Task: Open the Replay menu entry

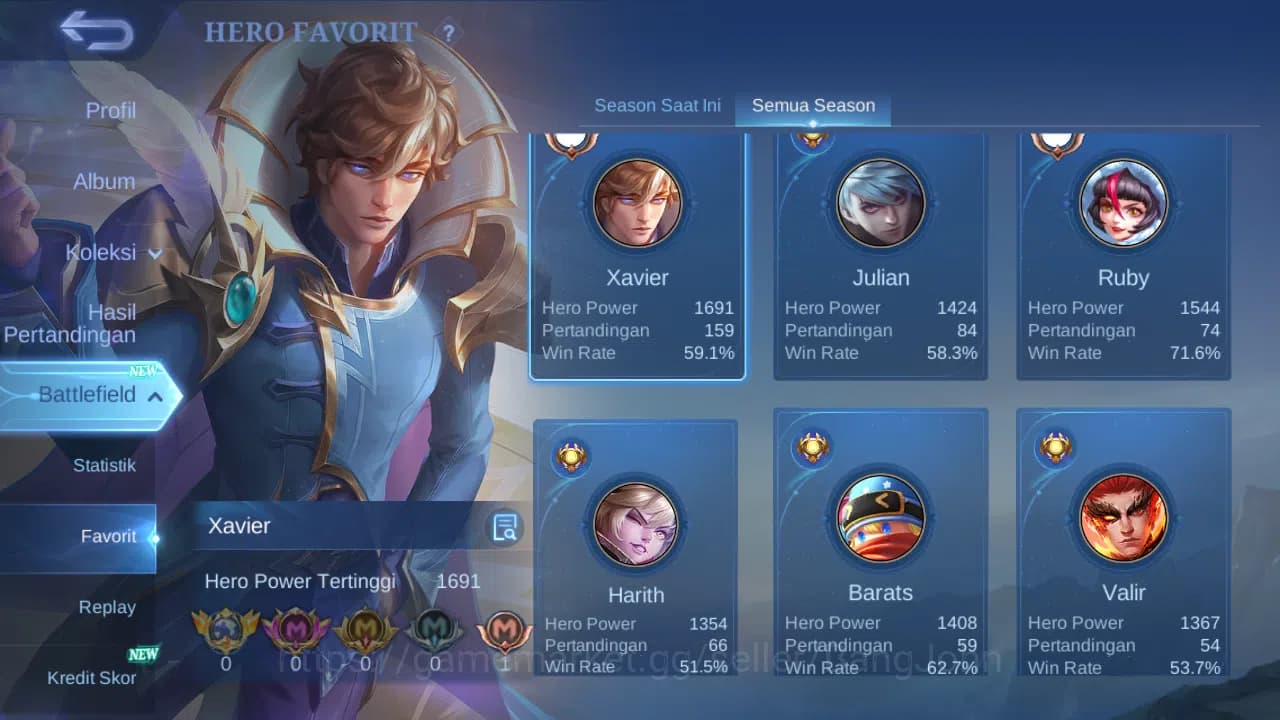Action: (x=108, y=607)
